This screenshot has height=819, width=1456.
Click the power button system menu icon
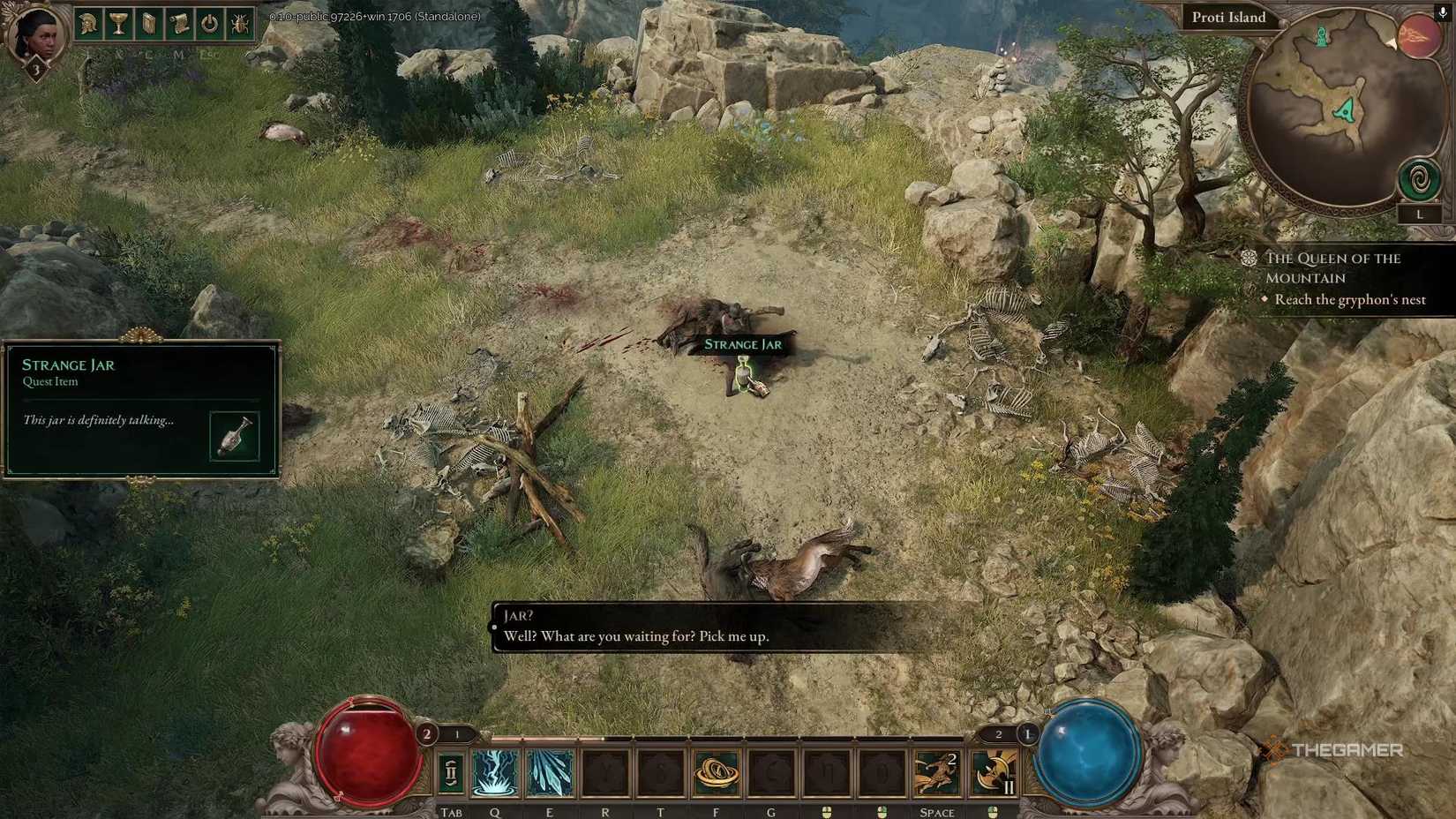(210, 24)
